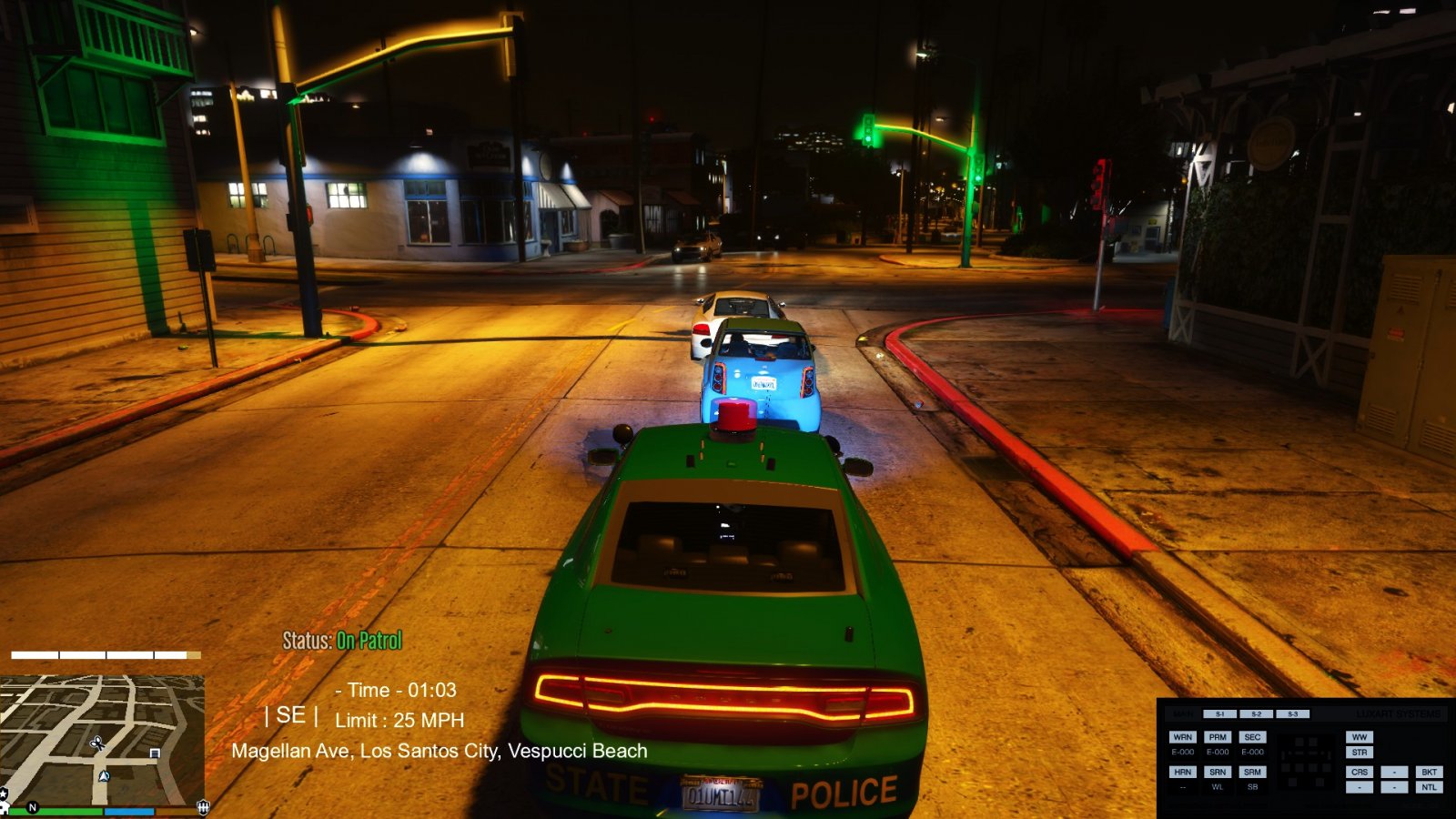Select the SRM siren mode button
The width and height of the screenshot is (1456, 819).
[1252, 772]
